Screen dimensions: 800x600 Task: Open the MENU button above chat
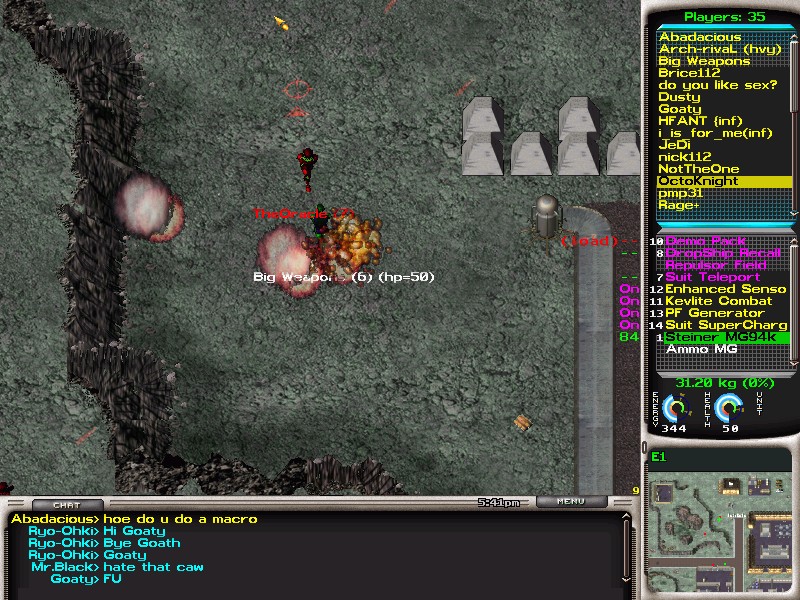click(x=571, y=502)
